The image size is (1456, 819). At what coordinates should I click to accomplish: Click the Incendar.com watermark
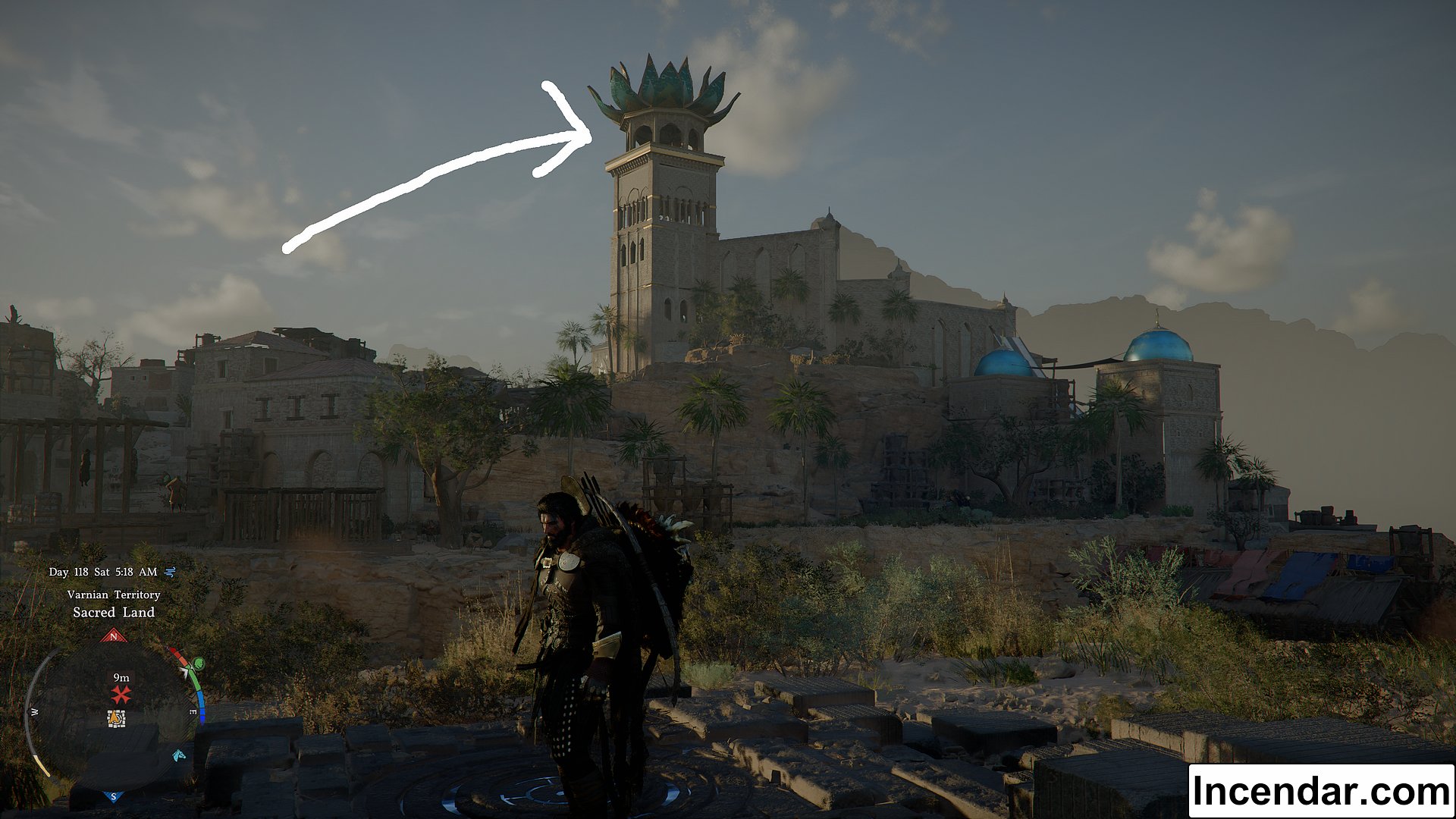pos(1320,791)
